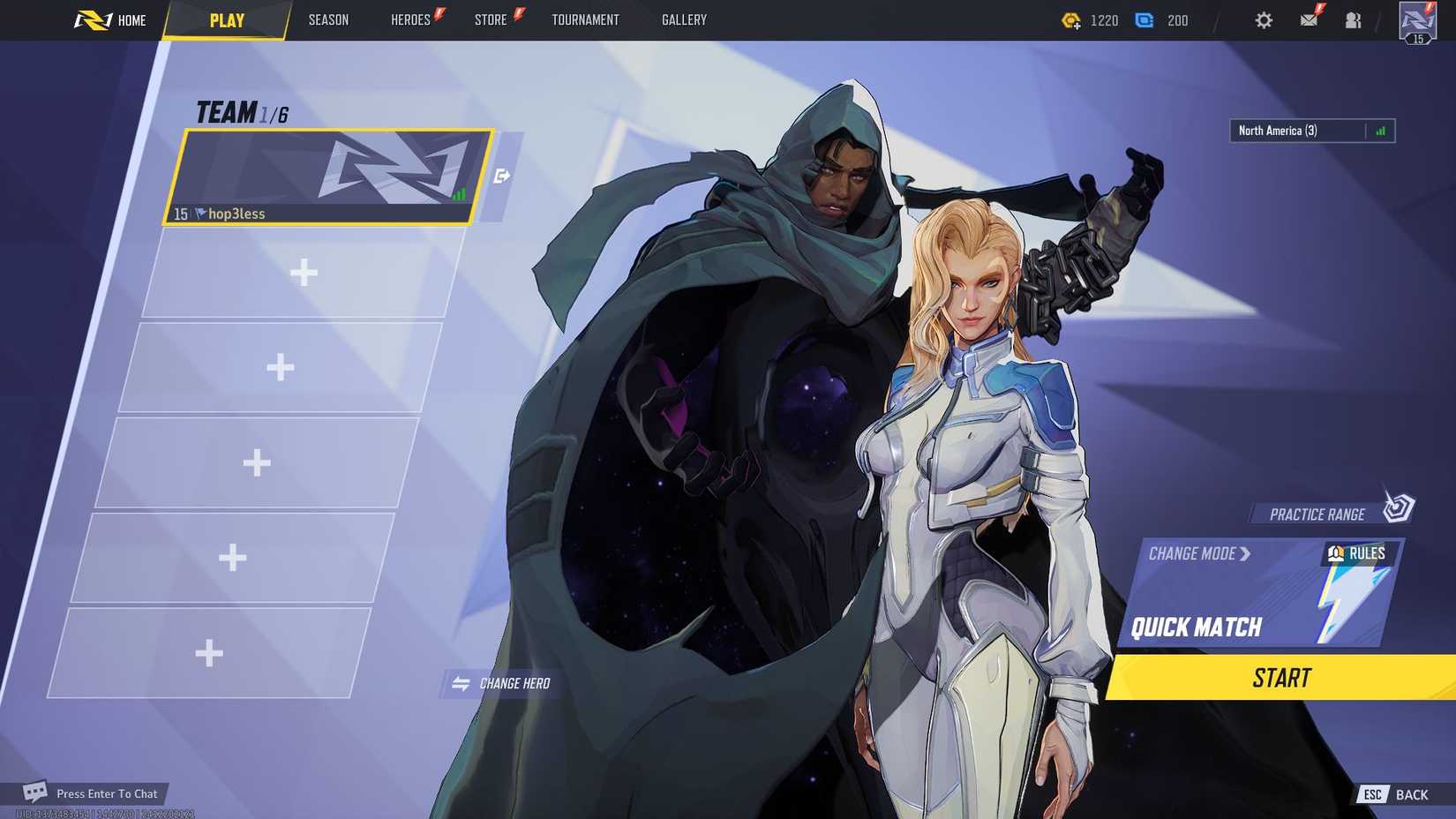1456x819 pixels.
Task: Click the connection strength bars beside North America
Action: pos(1382,130)
